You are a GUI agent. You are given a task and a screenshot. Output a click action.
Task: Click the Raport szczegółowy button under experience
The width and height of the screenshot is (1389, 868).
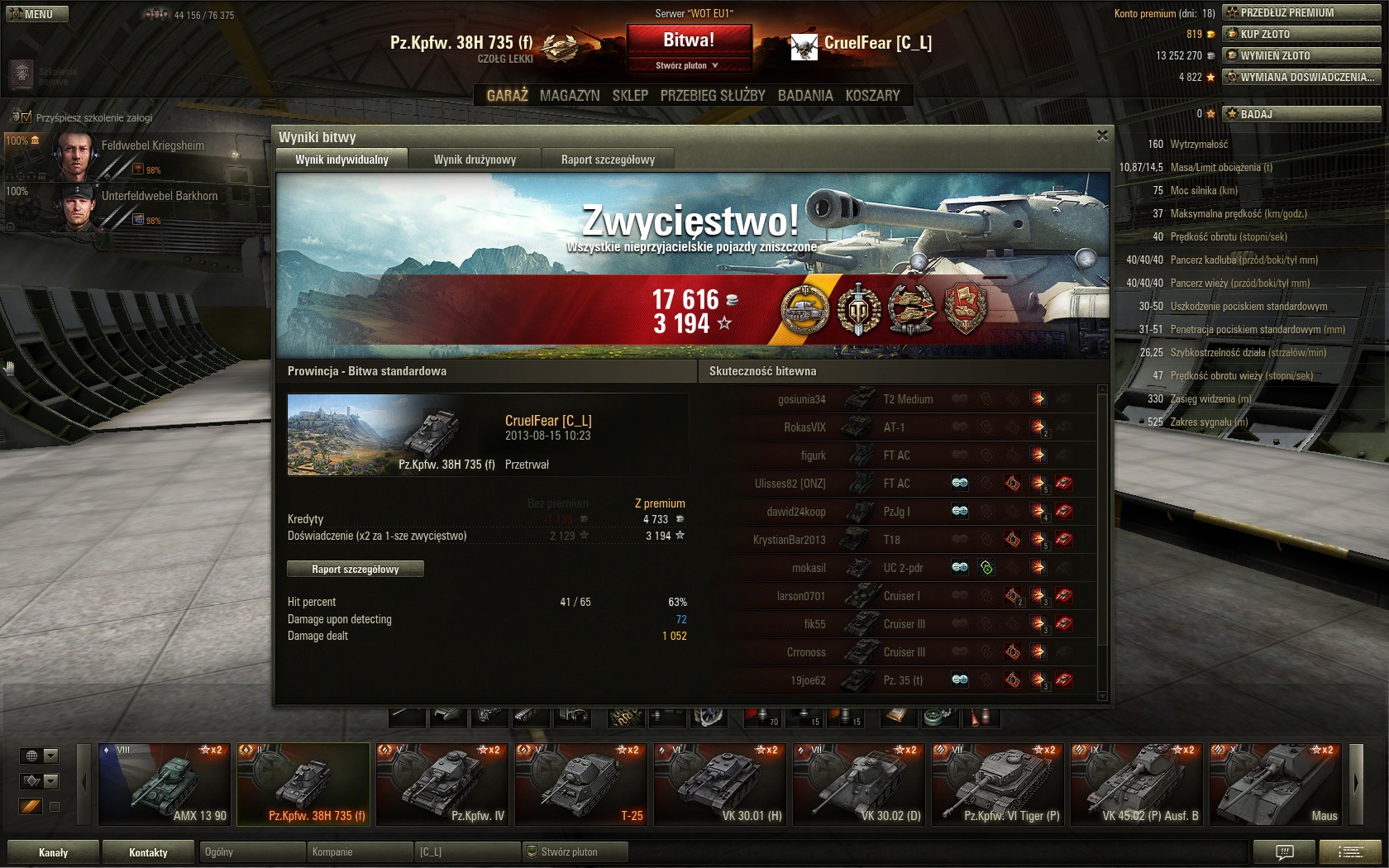point(356,569)
